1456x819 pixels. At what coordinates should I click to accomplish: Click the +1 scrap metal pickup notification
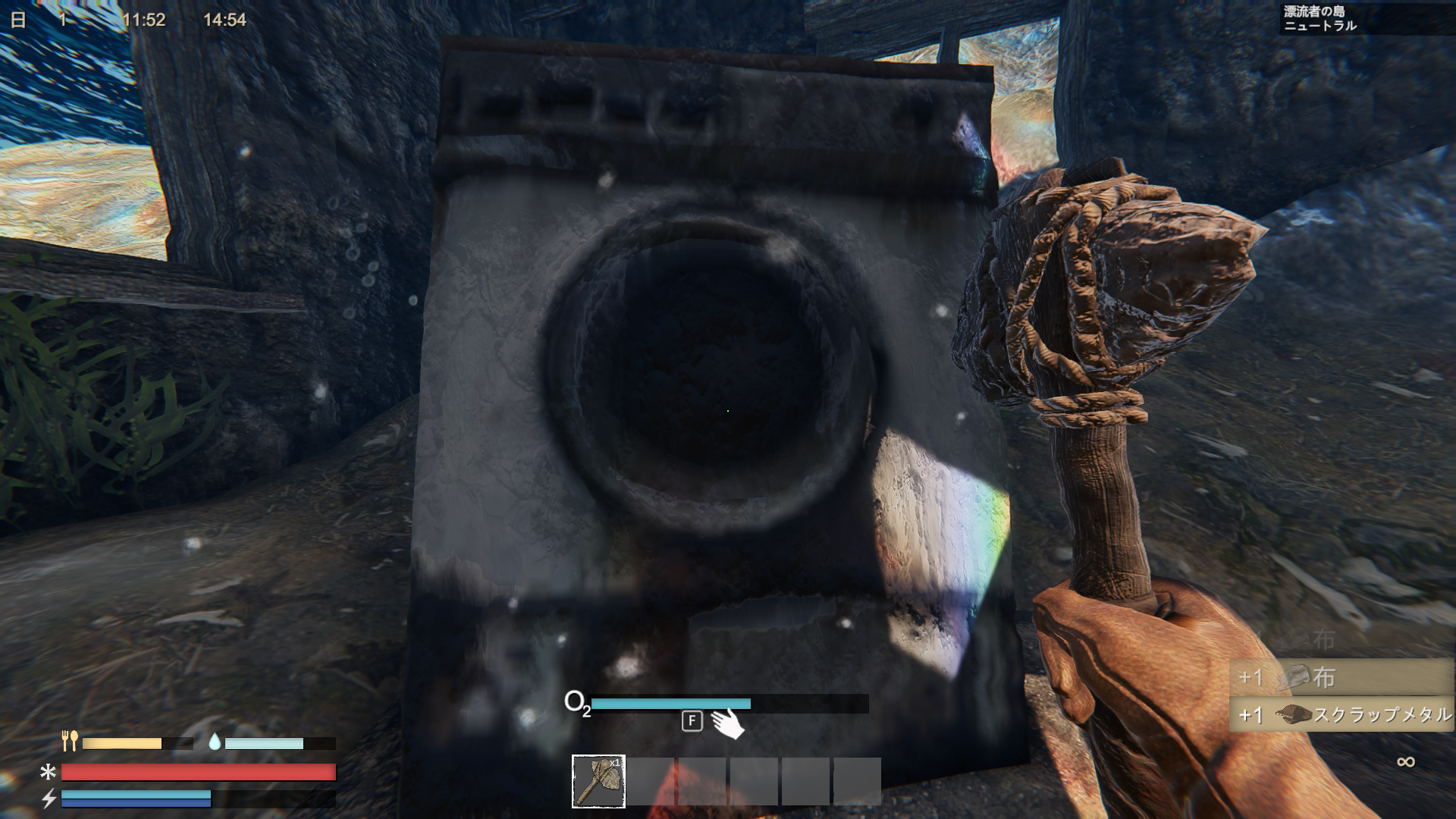pos(1340,714)
